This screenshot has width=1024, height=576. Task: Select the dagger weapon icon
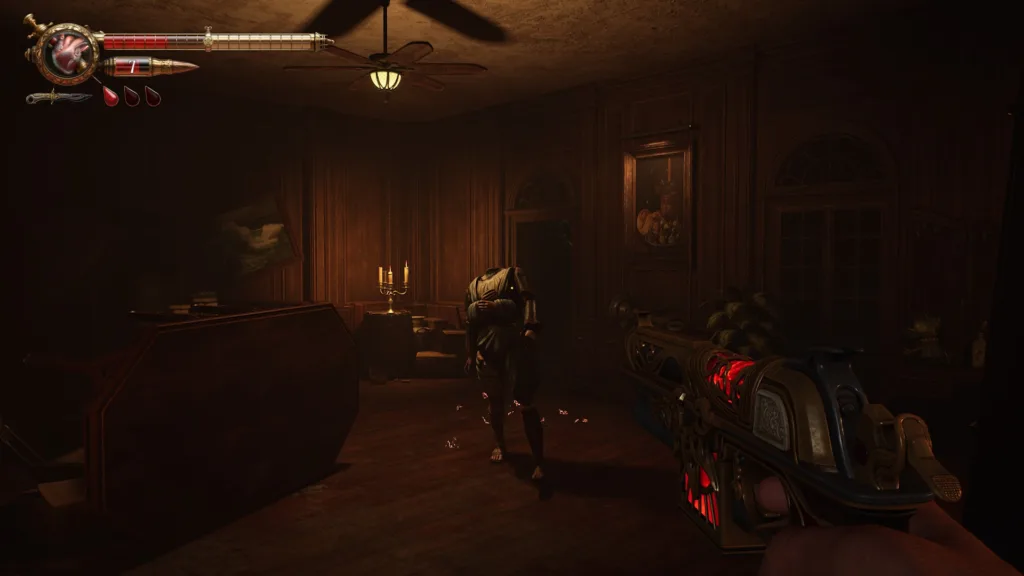pos(58,97)
